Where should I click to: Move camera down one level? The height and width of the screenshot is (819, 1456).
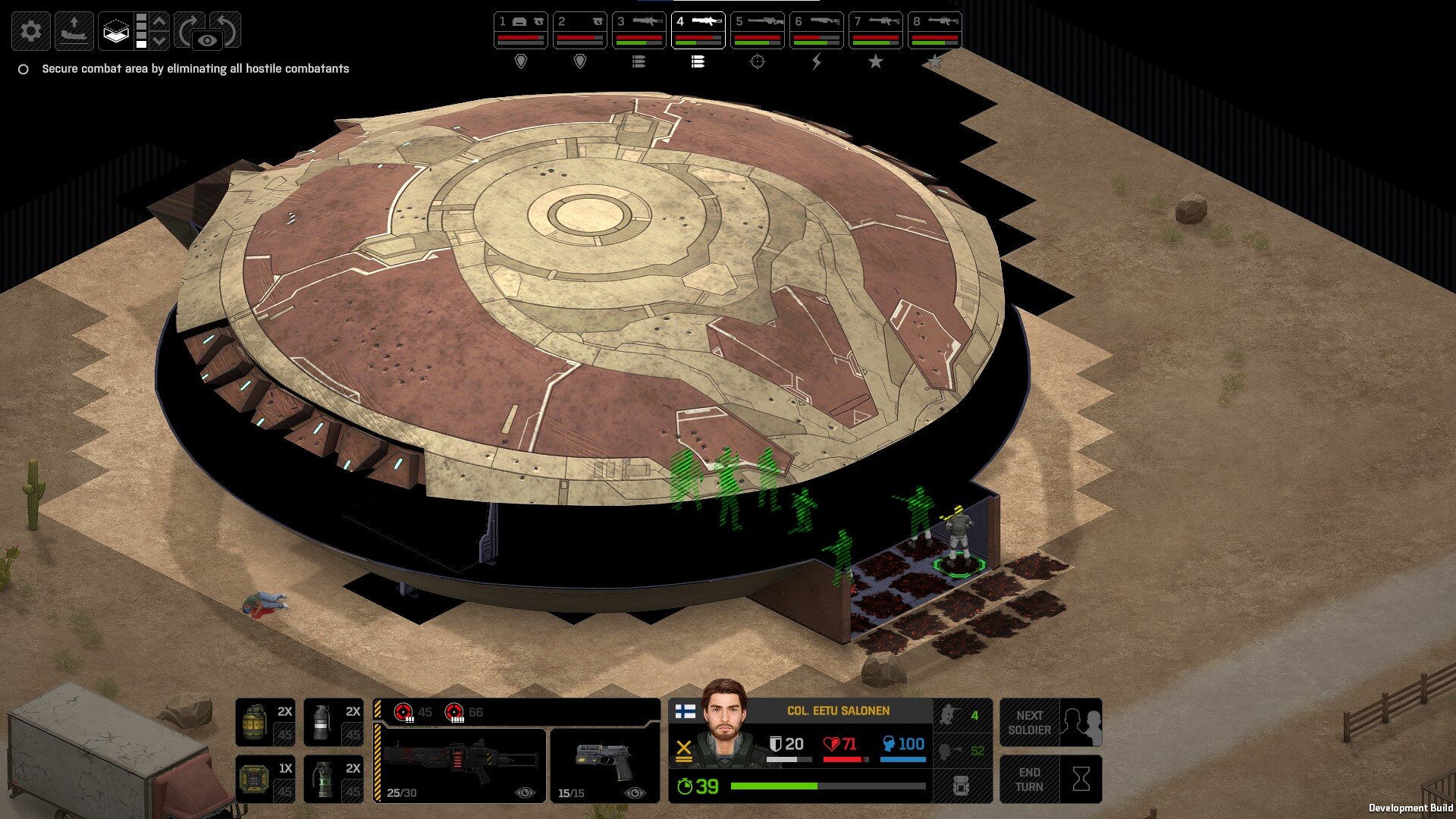click(x=159, y=41)
